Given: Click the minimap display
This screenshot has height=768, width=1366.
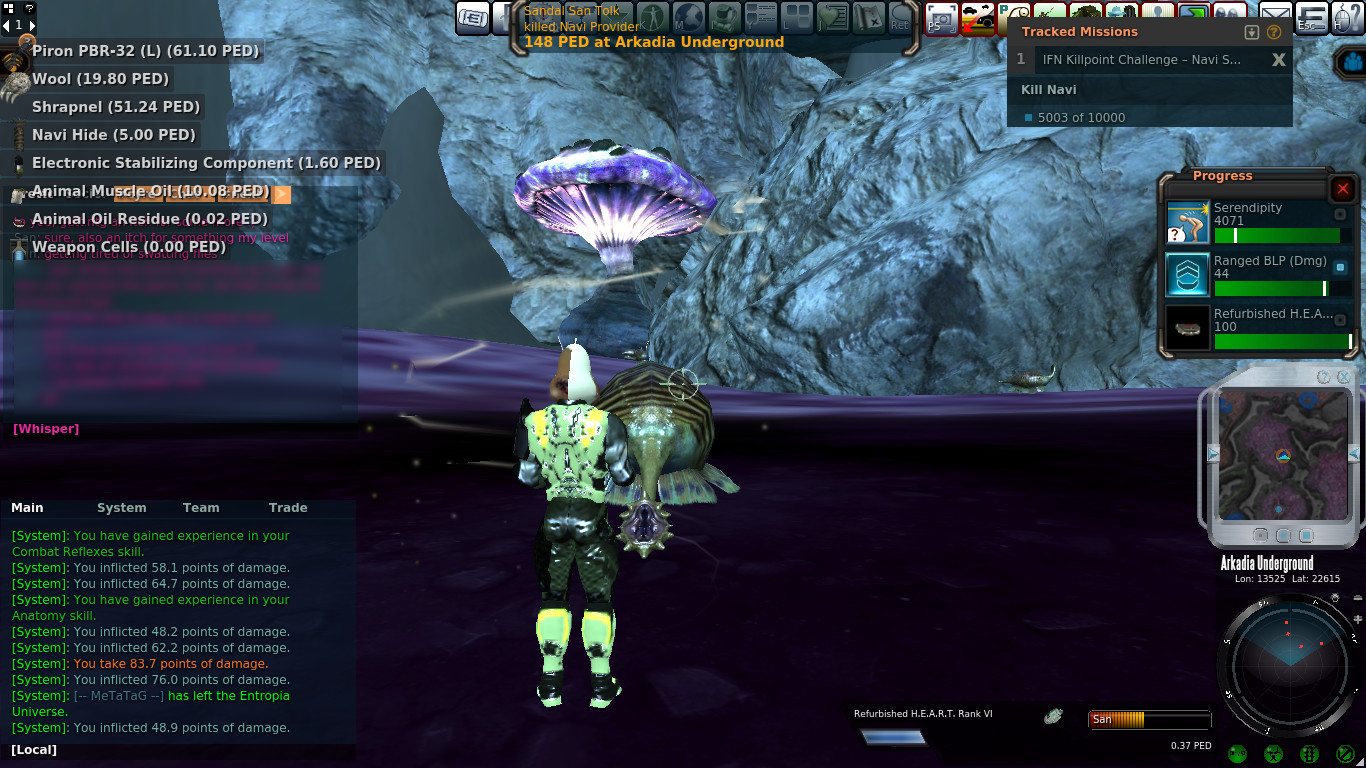Looking at the screenshot, I should pyautogui.click(x=1282, y=453).
